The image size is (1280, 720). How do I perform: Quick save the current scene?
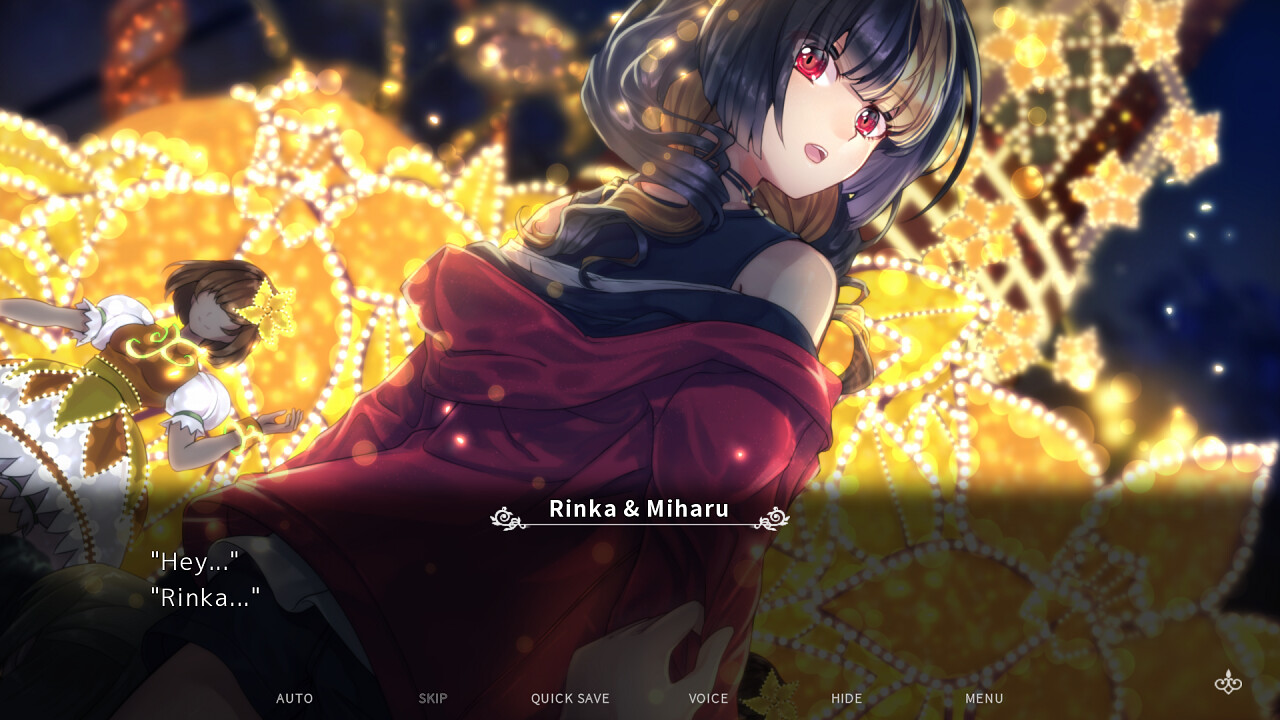[569, 698]
